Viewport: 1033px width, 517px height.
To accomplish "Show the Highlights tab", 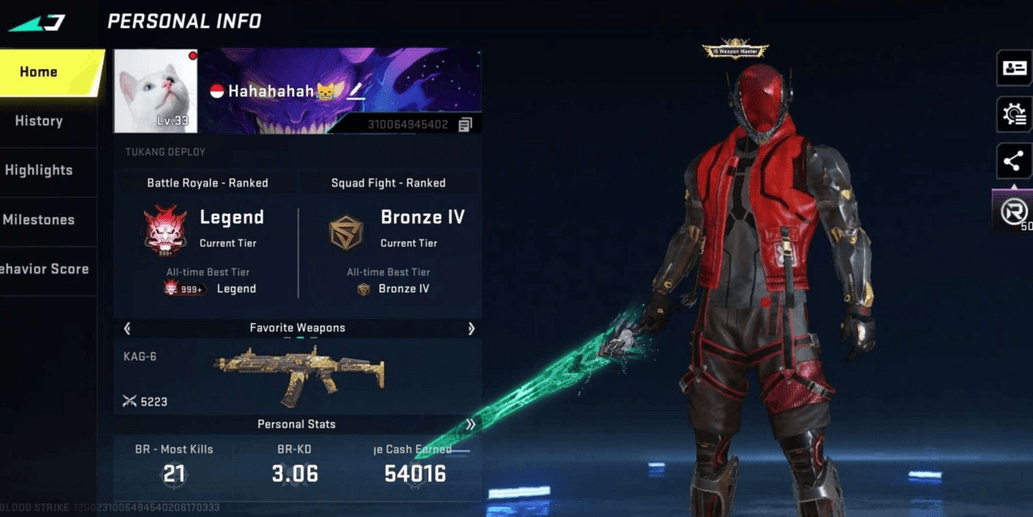I will click(x=39, y=170).
